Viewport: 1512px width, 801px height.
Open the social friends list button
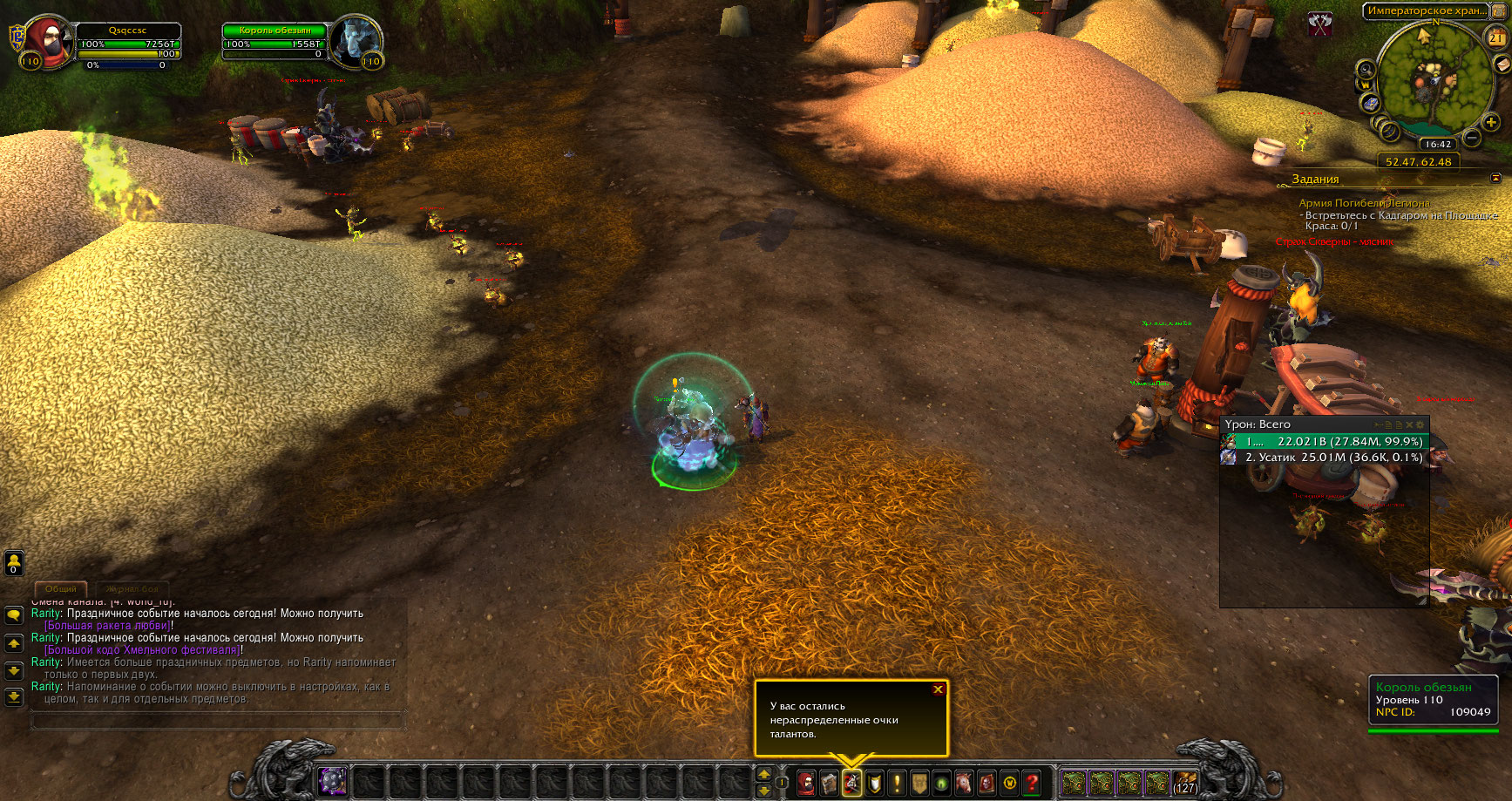[x=14, y=562]
